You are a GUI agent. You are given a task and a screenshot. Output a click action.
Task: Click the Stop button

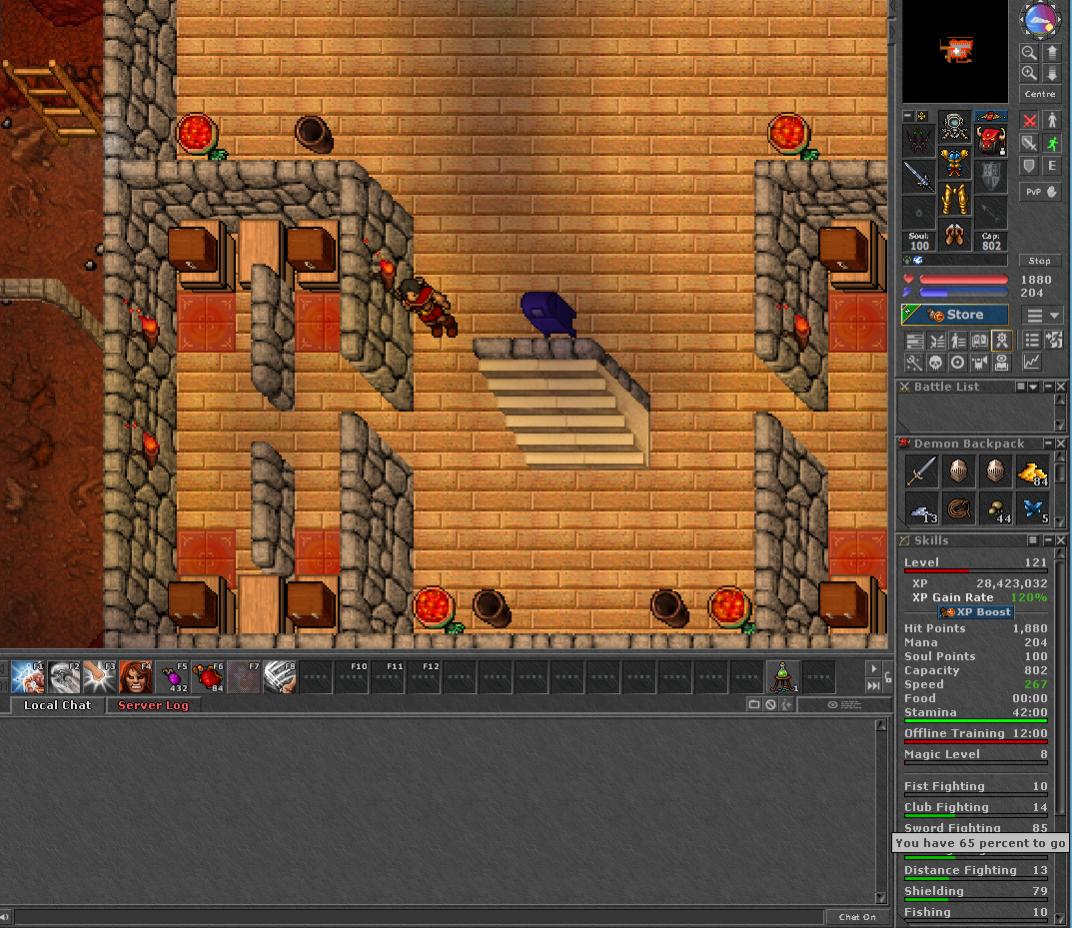(1040, 261)
